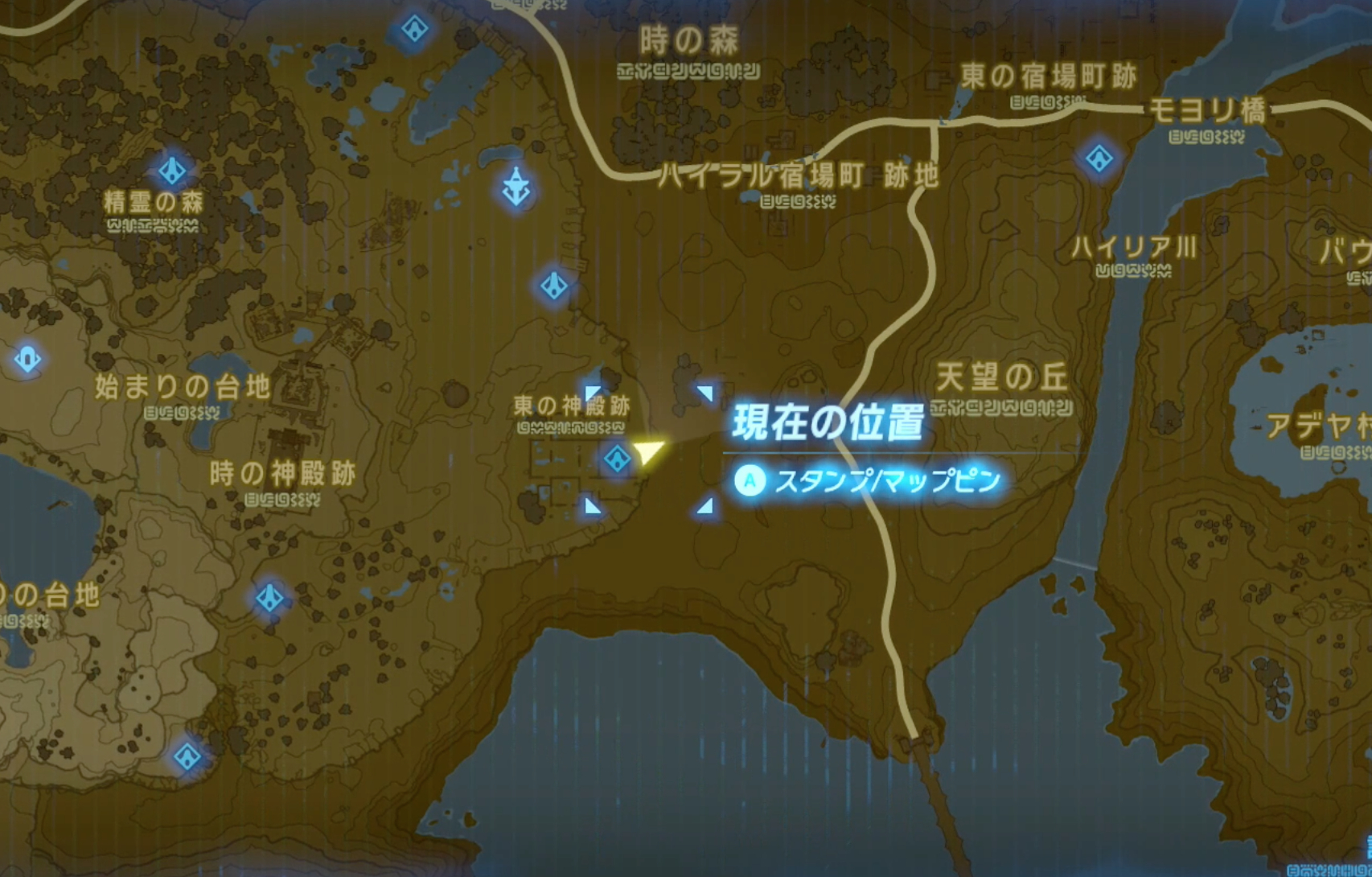
Task: Select the A button circle next to スタンプ/マップピン
Action: [750, 481]
